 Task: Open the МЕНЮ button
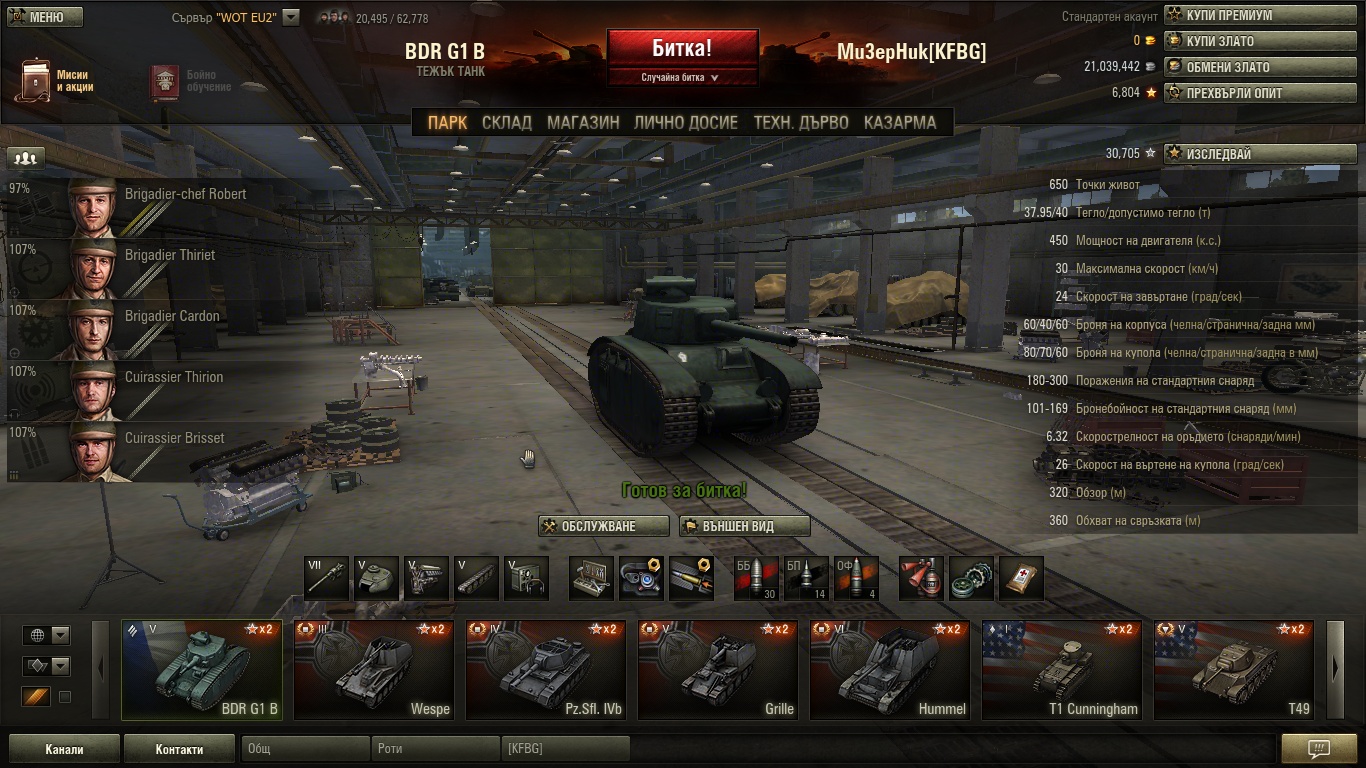coord(45,17)
